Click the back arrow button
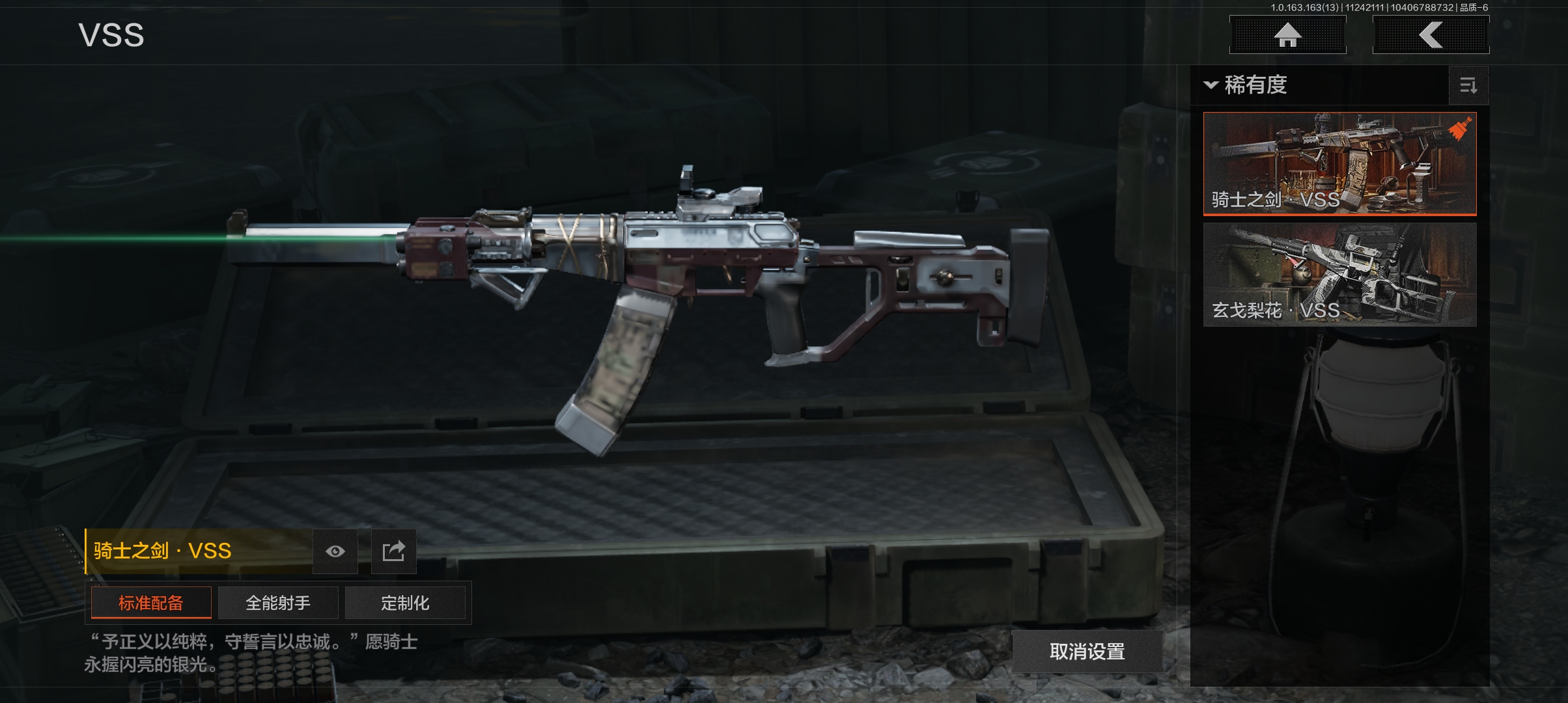 (1431, 34)
